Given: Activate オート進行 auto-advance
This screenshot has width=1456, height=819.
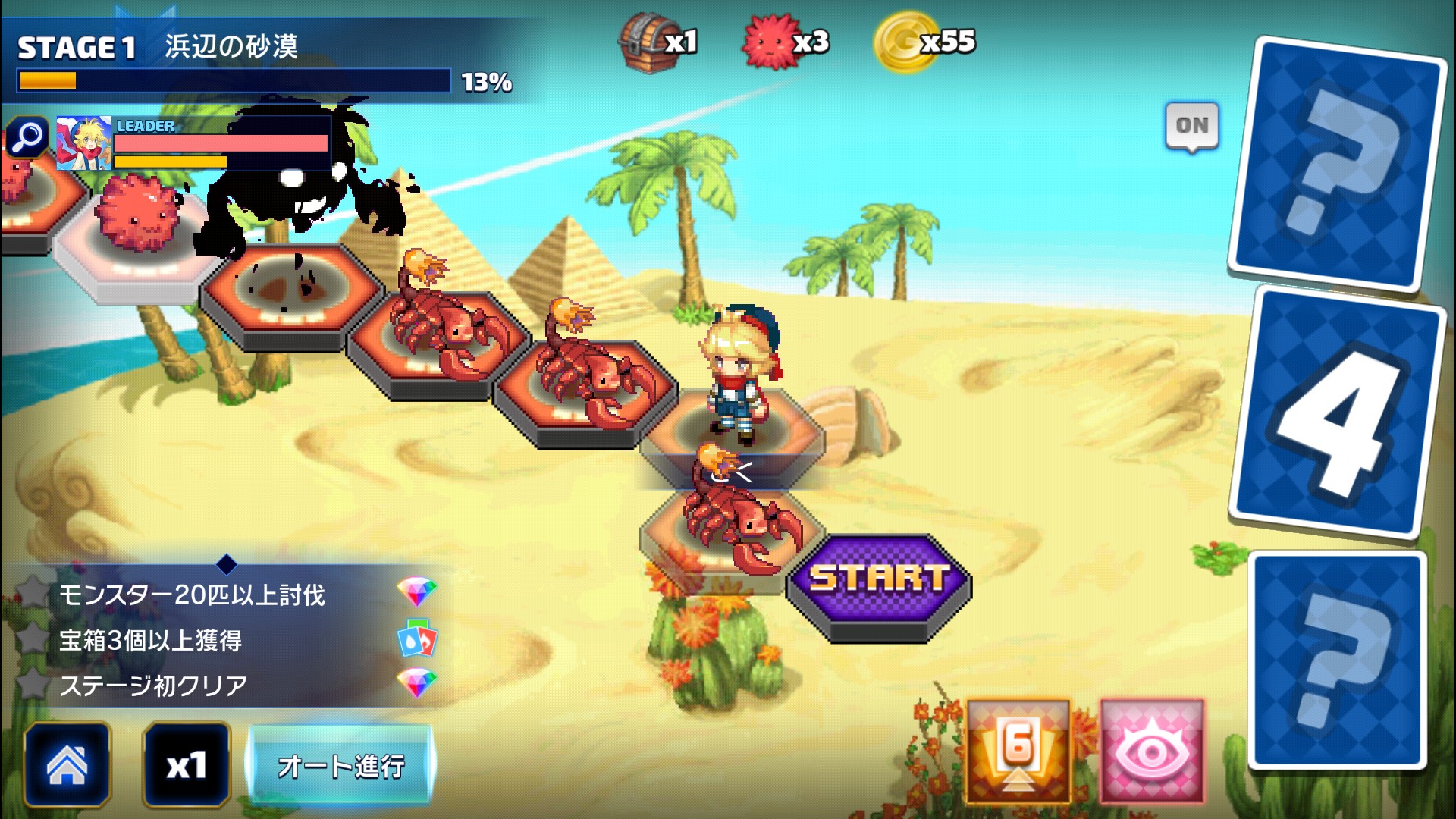Looking at the screenshot, I should click(340, 765).
